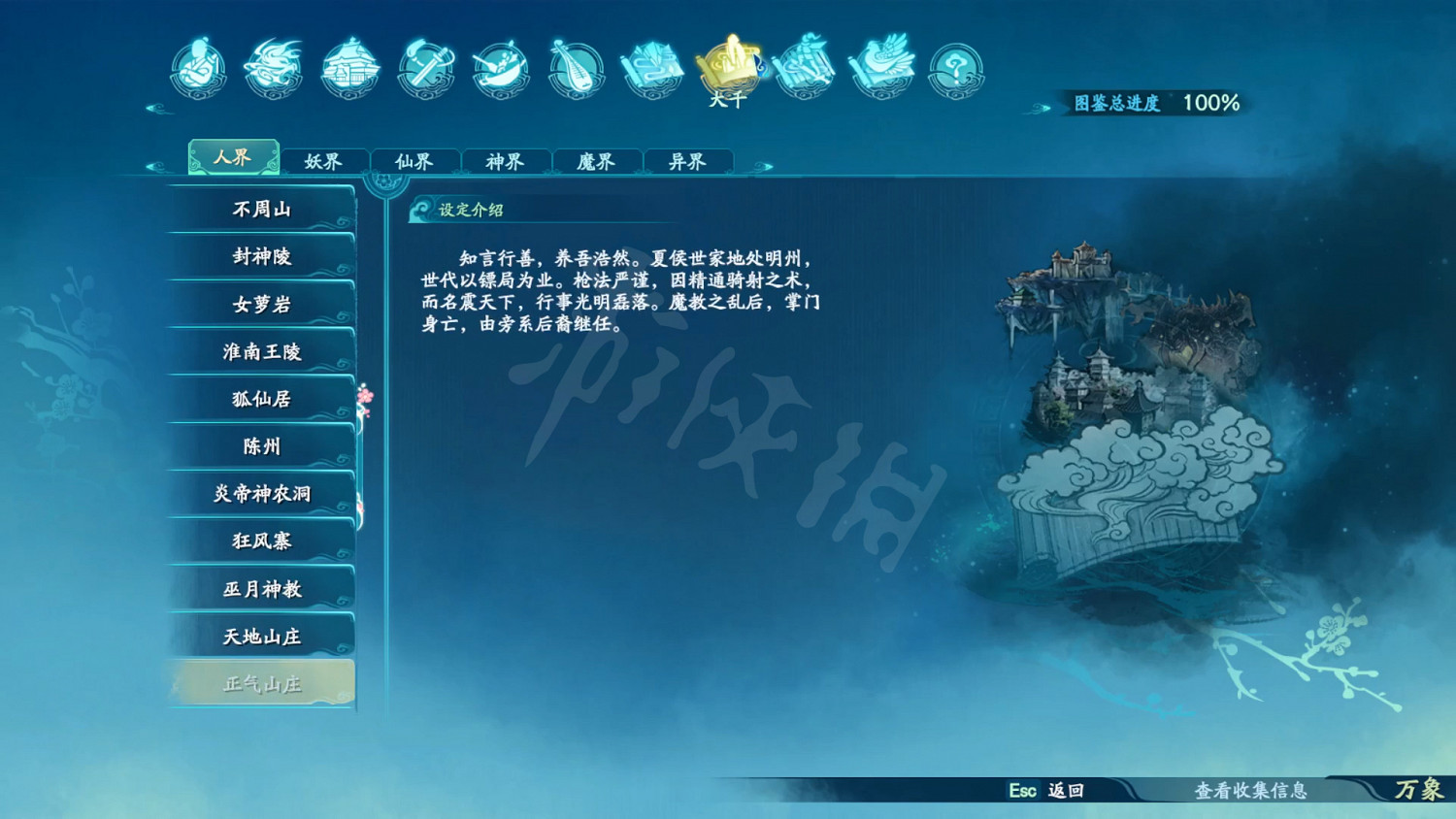Open the 神界 tab

coord(506,161)
